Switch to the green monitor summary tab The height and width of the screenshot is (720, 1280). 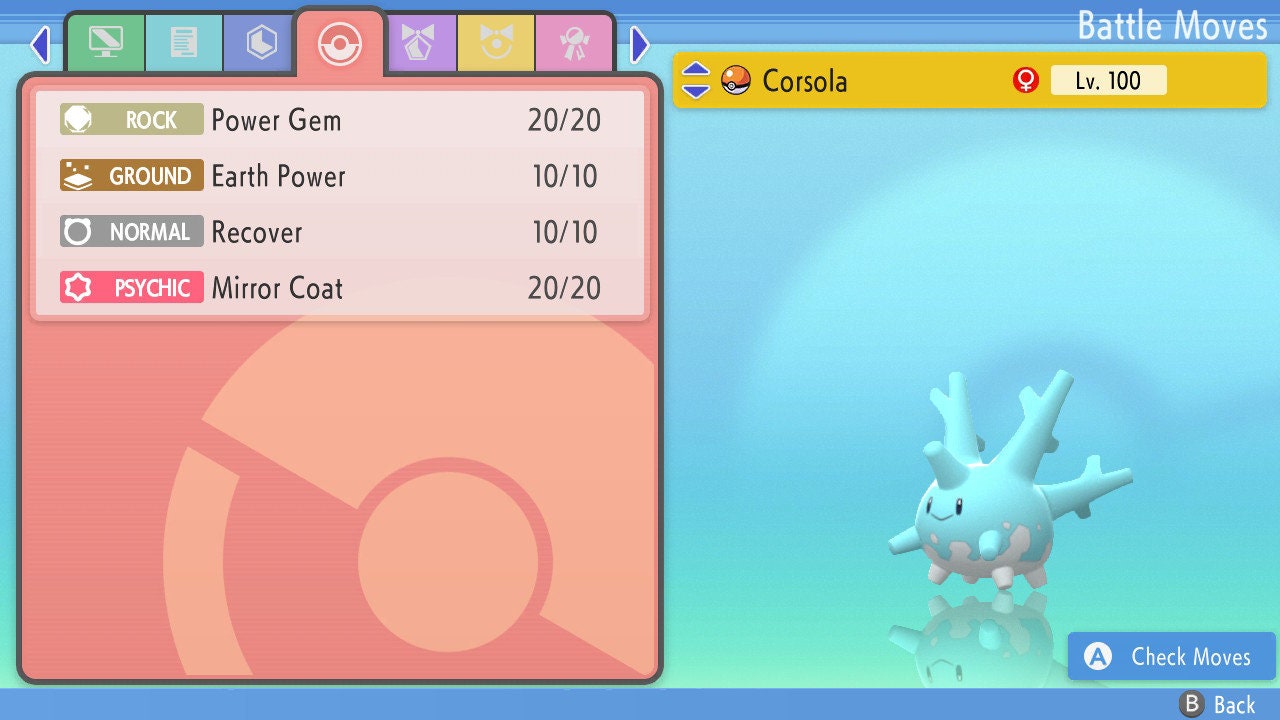pyautogui.click(x=105, y=43)
